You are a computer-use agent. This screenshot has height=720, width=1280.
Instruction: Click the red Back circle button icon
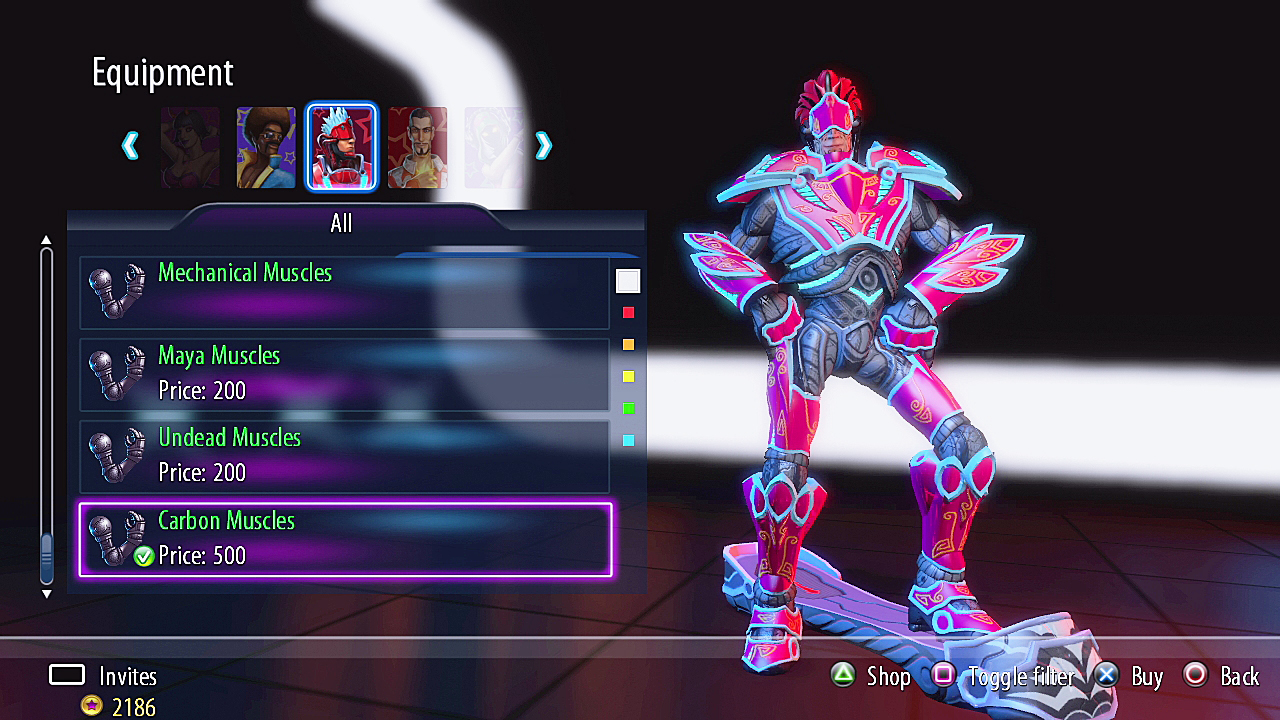pyautogui.click(x=1196, y=676)
